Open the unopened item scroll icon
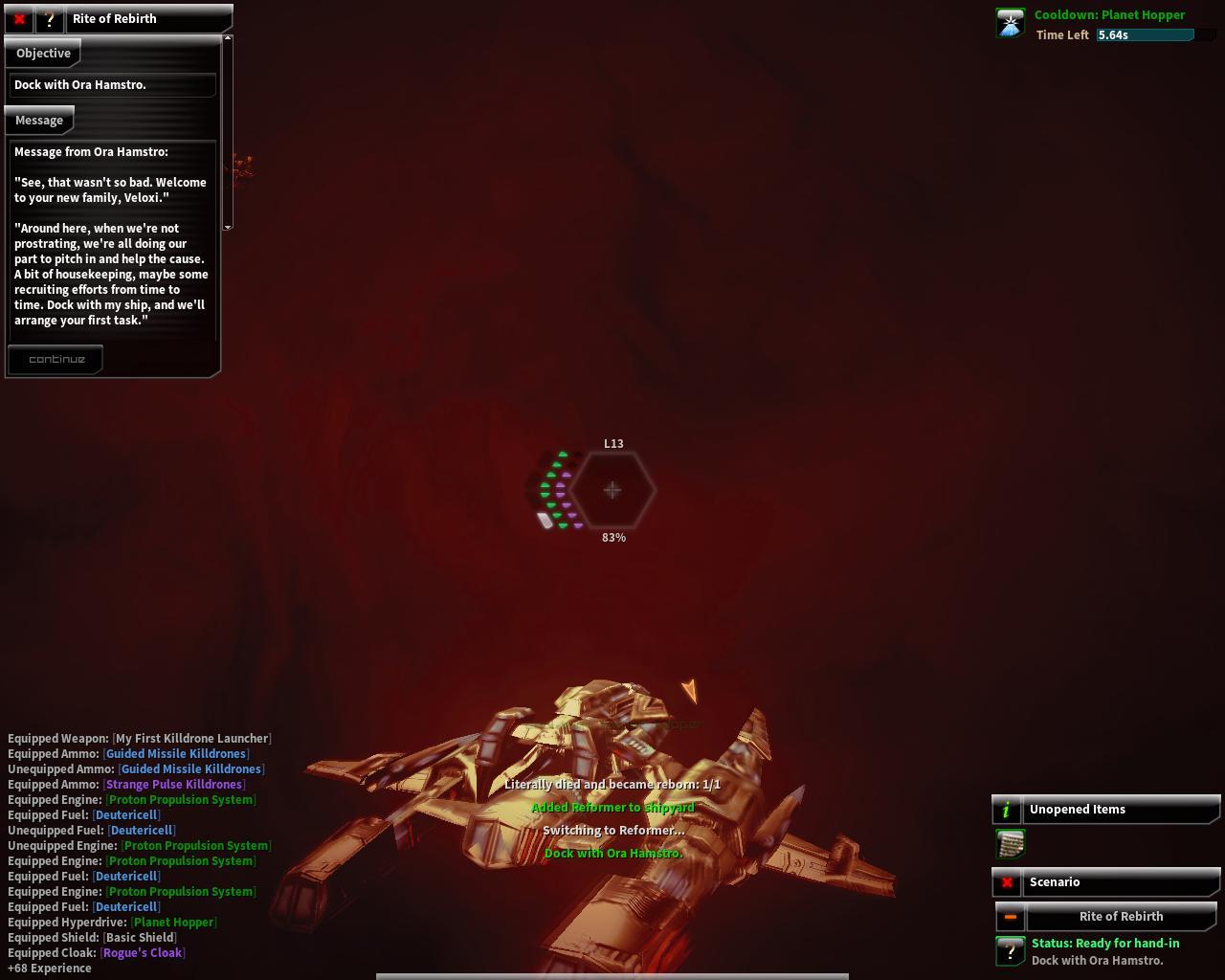The height and width of the screenshot is (980, 1225). [1011, 844]
